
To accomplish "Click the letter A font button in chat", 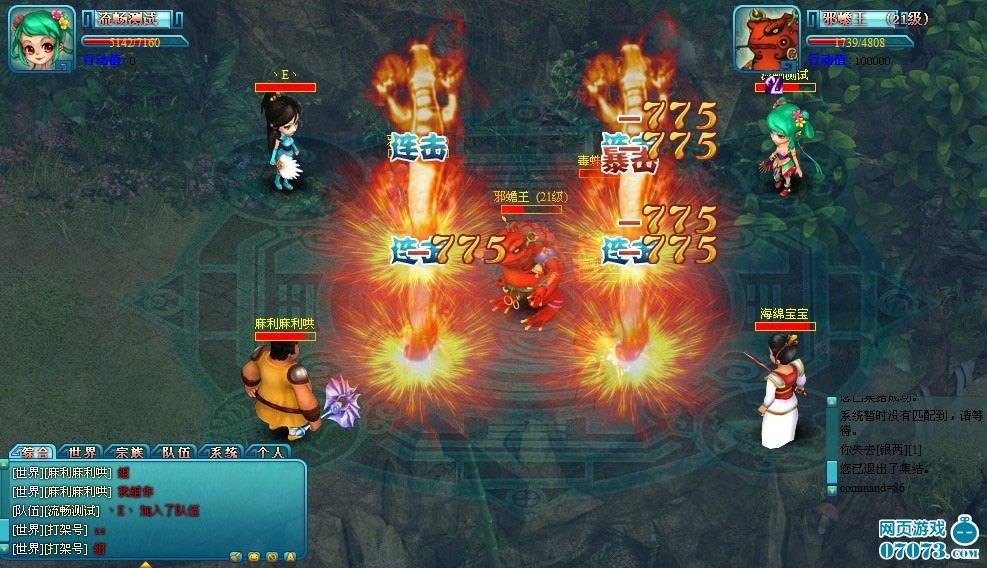I will pyautogui.click(x=290, y=556).
